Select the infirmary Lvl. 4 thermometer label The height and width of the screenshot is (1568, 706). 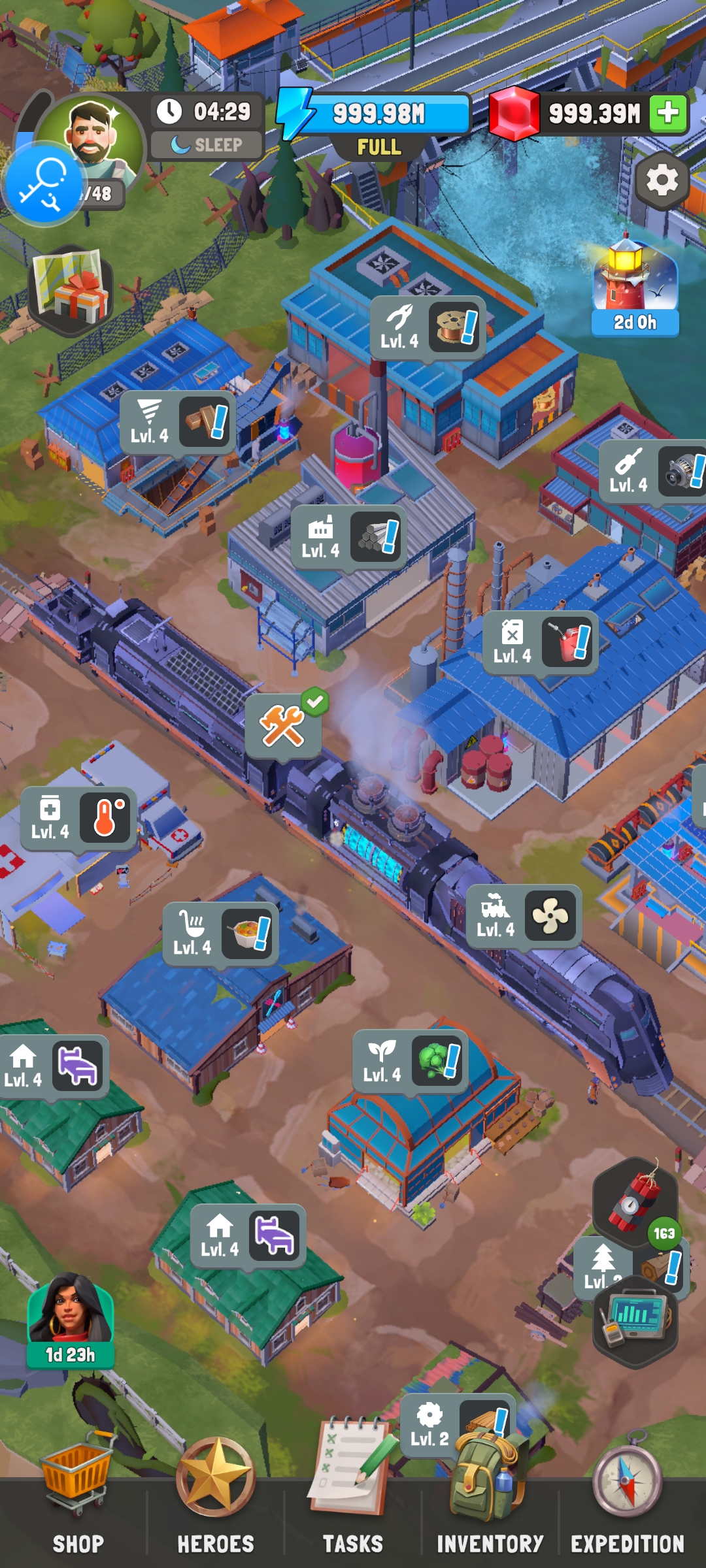[78, 818]
